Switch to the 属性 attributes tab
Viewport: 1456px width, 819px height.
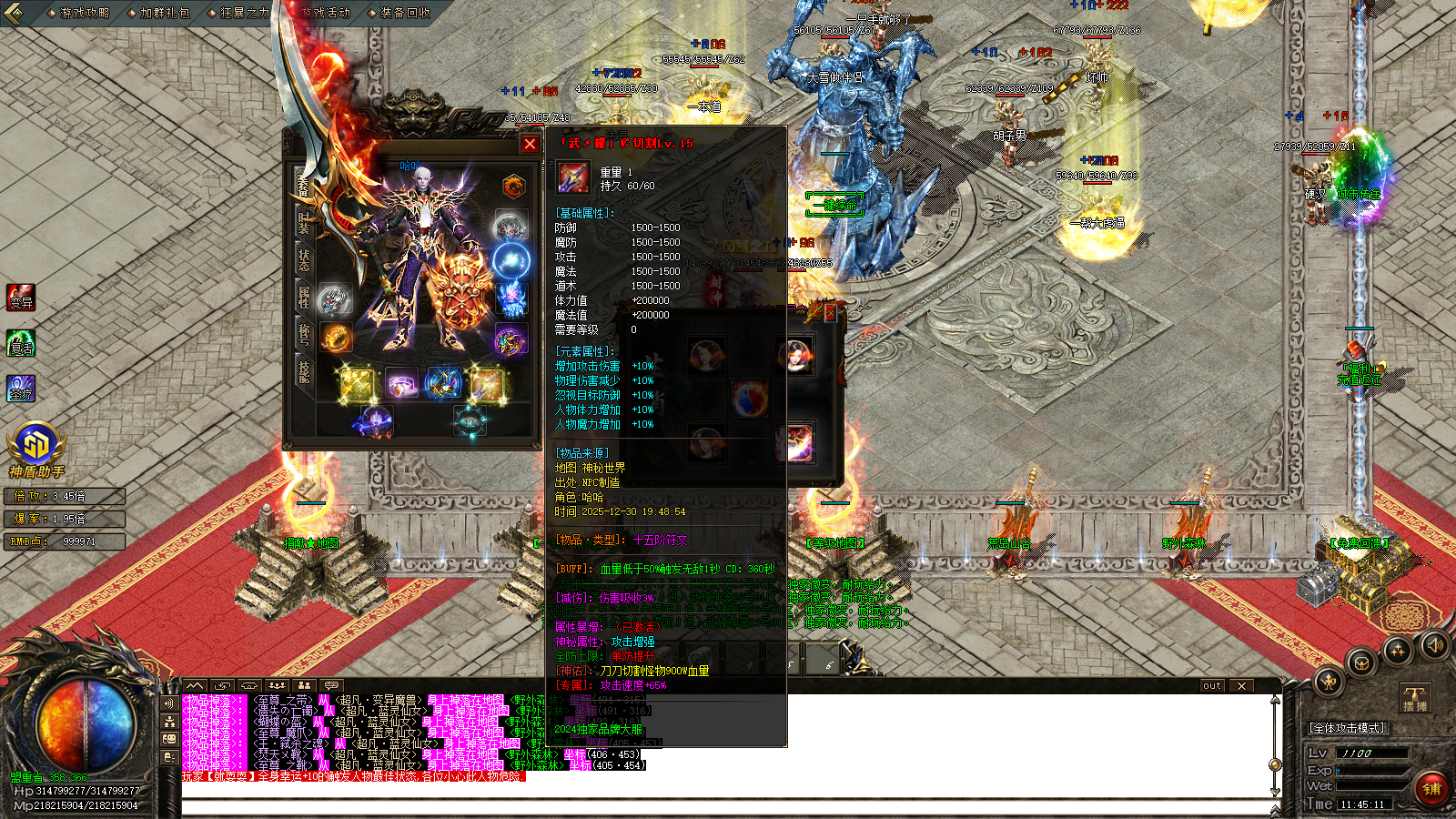303,296
